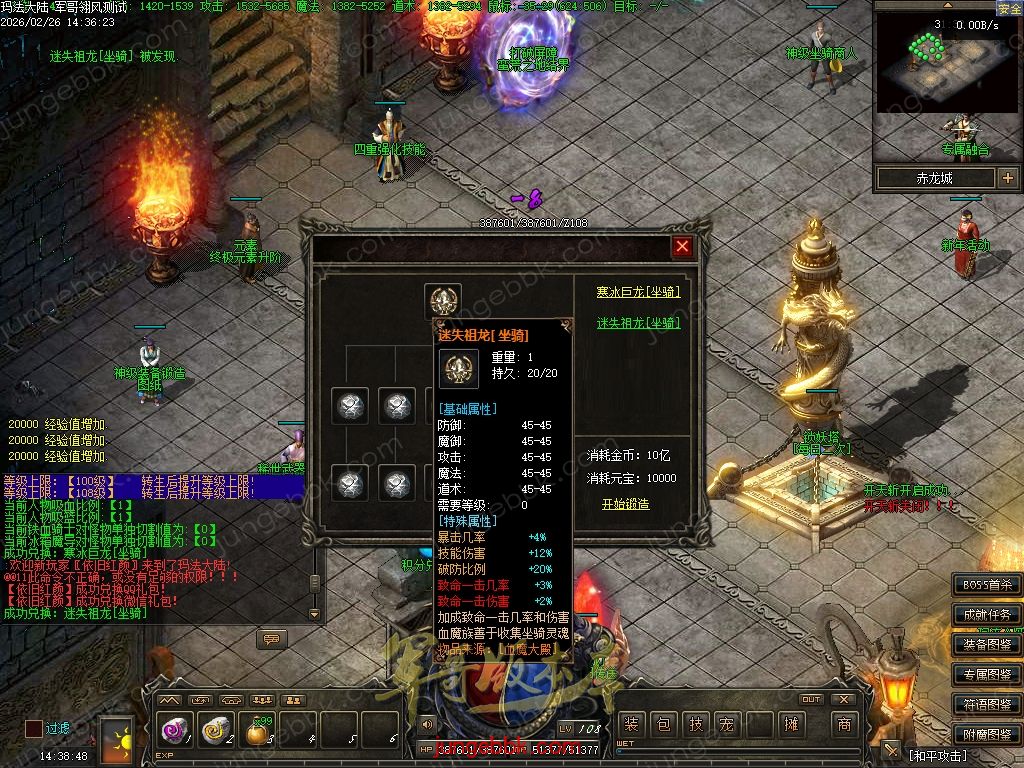Open the stall 摊 button
Viewport: 1024px width, 768px height.
(x=792, y=725)
